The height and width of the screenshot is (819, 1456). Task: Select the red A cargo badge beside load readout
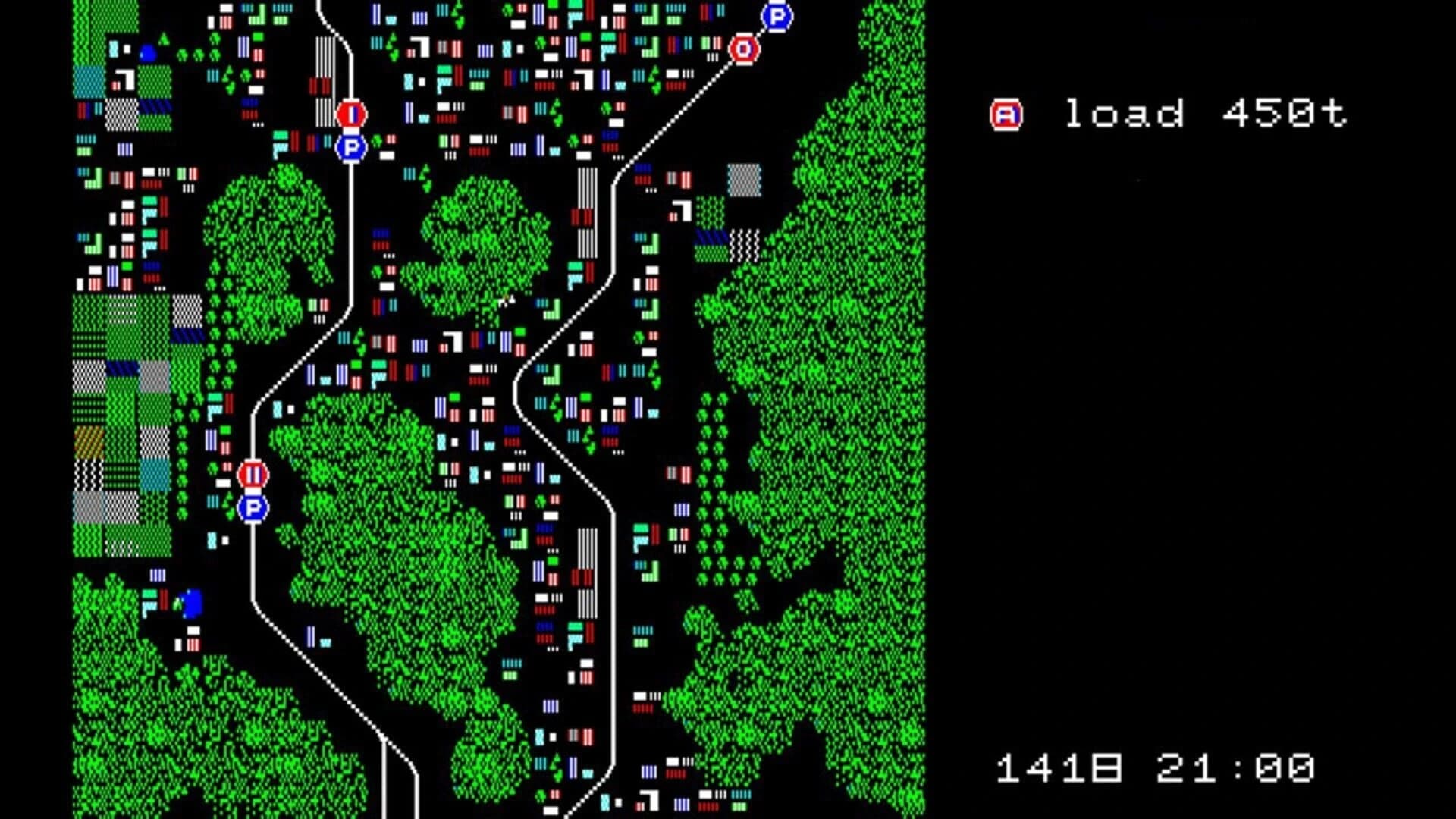[1005, 114]
